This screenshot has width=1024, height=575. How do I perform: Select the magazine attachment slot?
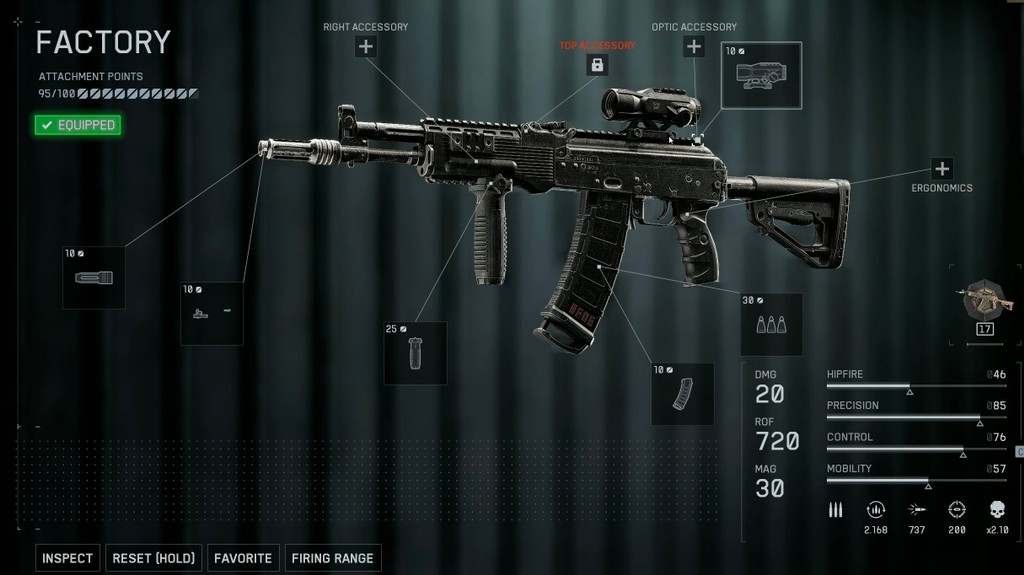pos(682,393)
